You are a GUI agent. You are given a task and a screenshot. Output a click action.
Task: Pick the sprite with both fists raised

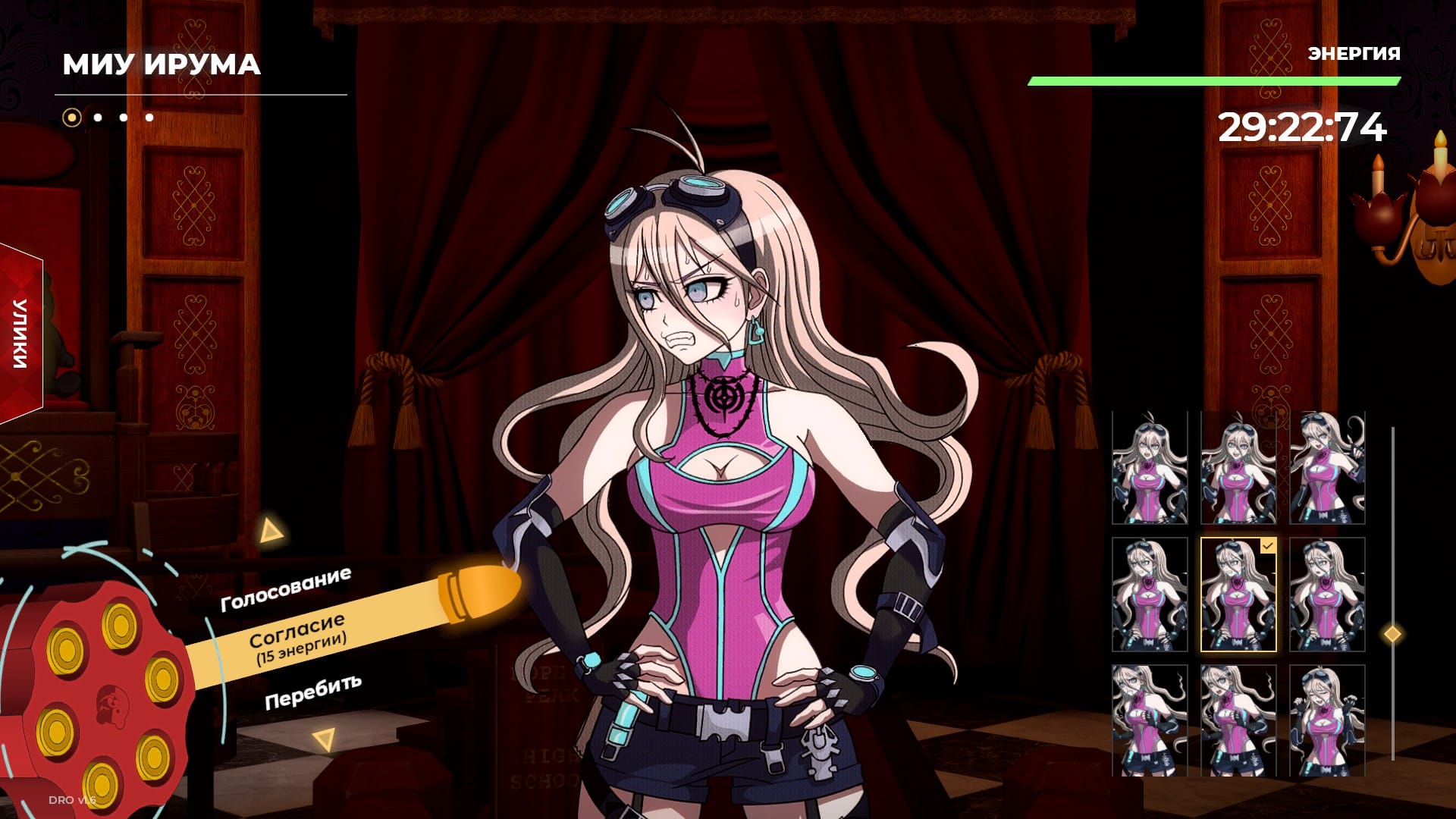click(1326, 720)
